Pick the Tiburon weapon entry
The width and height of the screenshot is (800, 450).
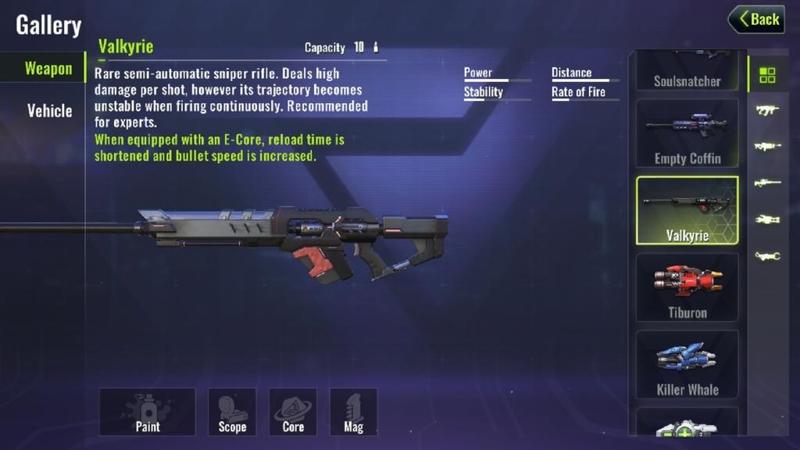pos(687,288)
